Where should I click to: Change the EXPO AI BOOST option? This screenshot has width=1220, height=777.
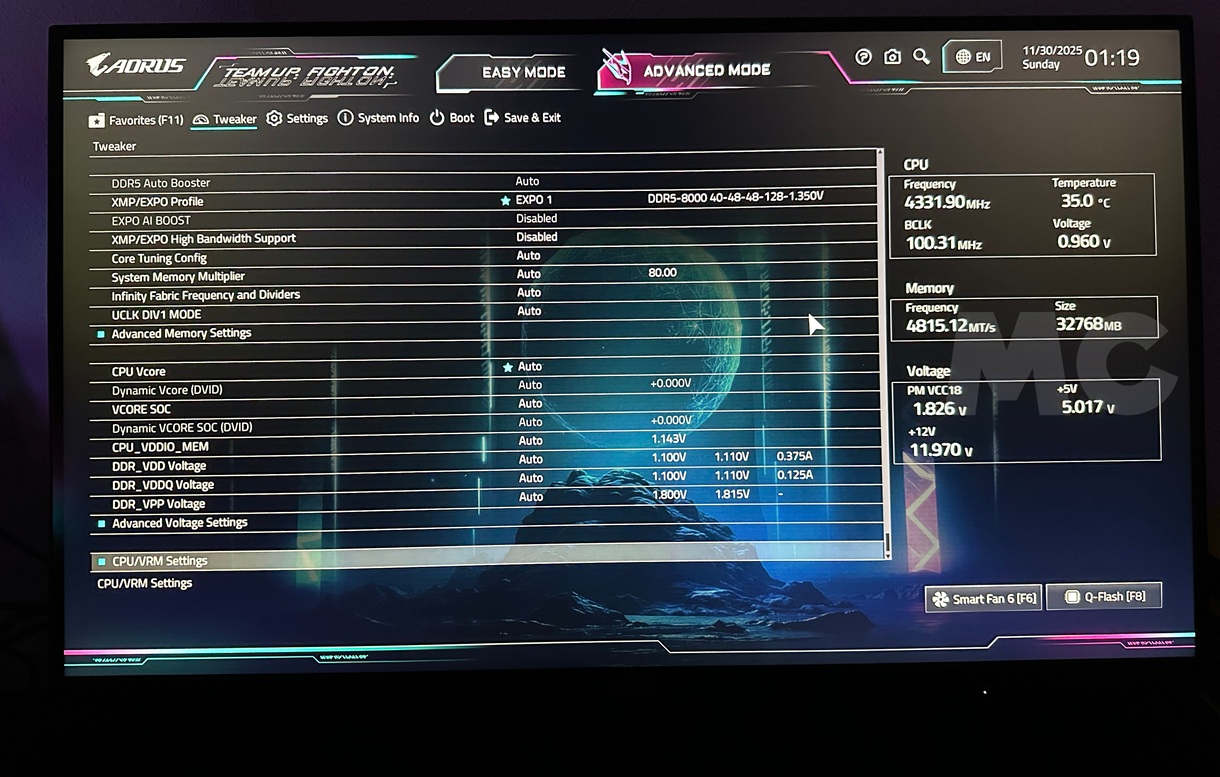point(536,218)
